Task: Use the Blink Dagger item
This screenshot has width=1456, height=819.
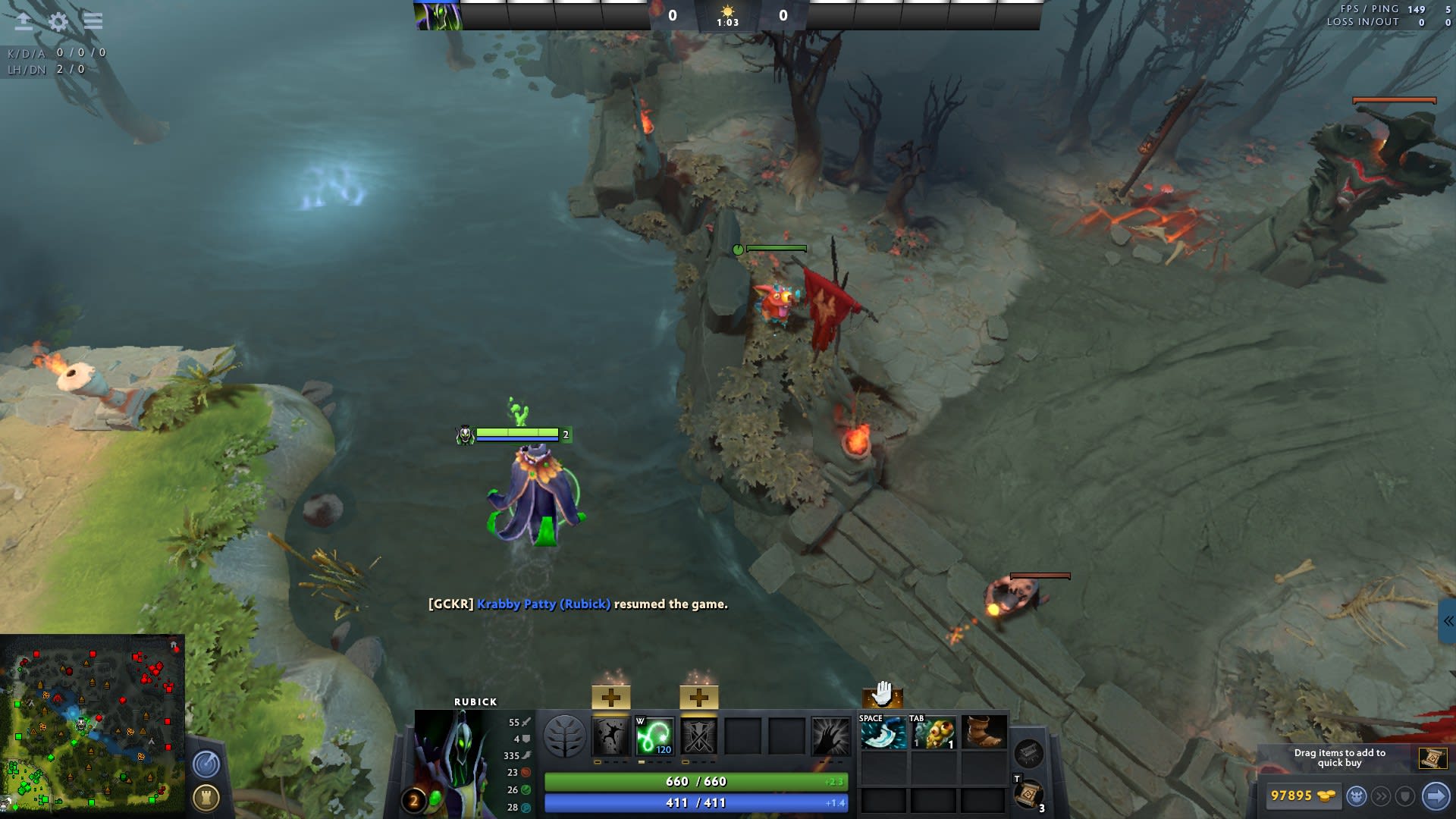Action: pos(883,733)
